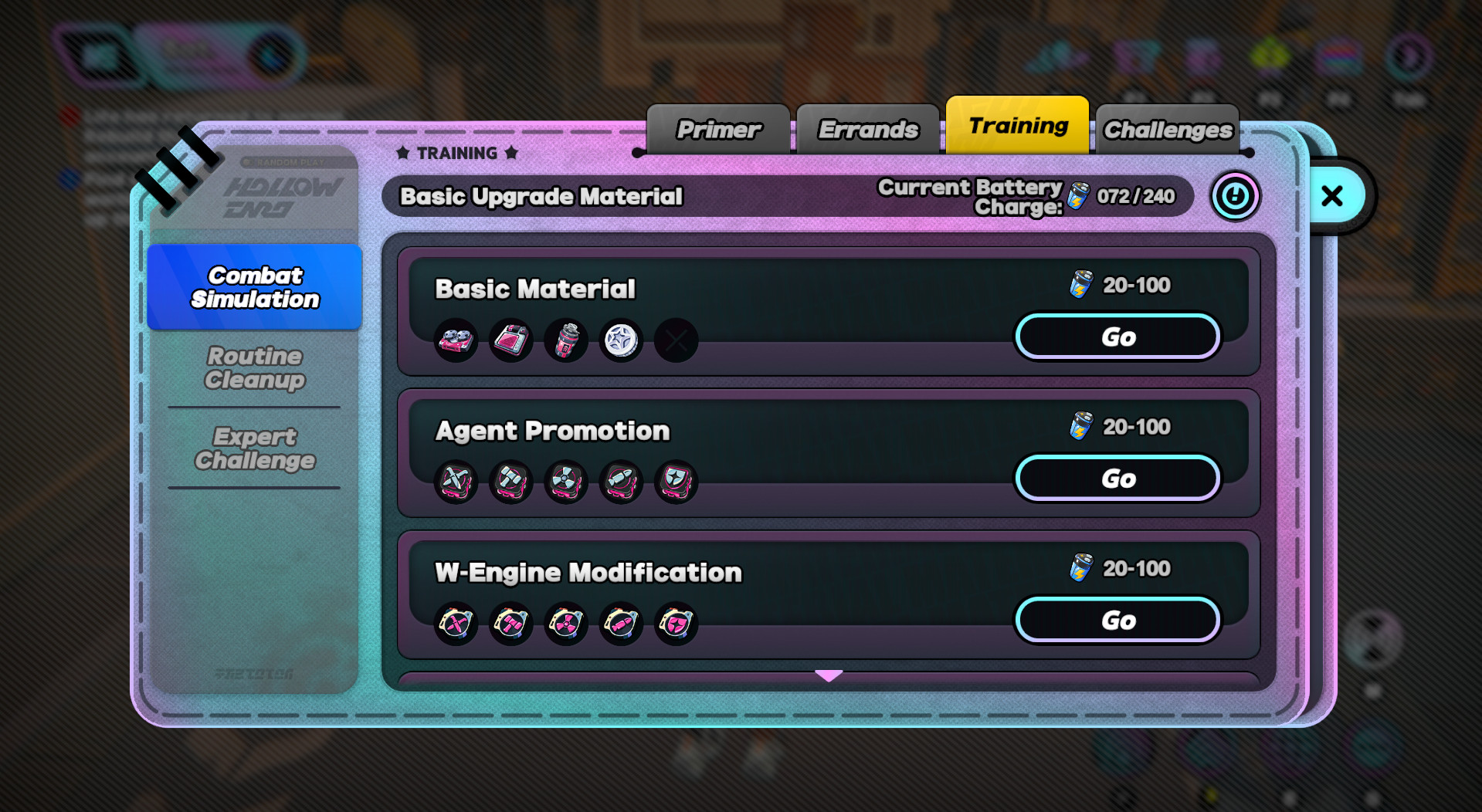
Task: Select the first certification seal icon under Agent Promotion
Action: (x=455, y=482)
